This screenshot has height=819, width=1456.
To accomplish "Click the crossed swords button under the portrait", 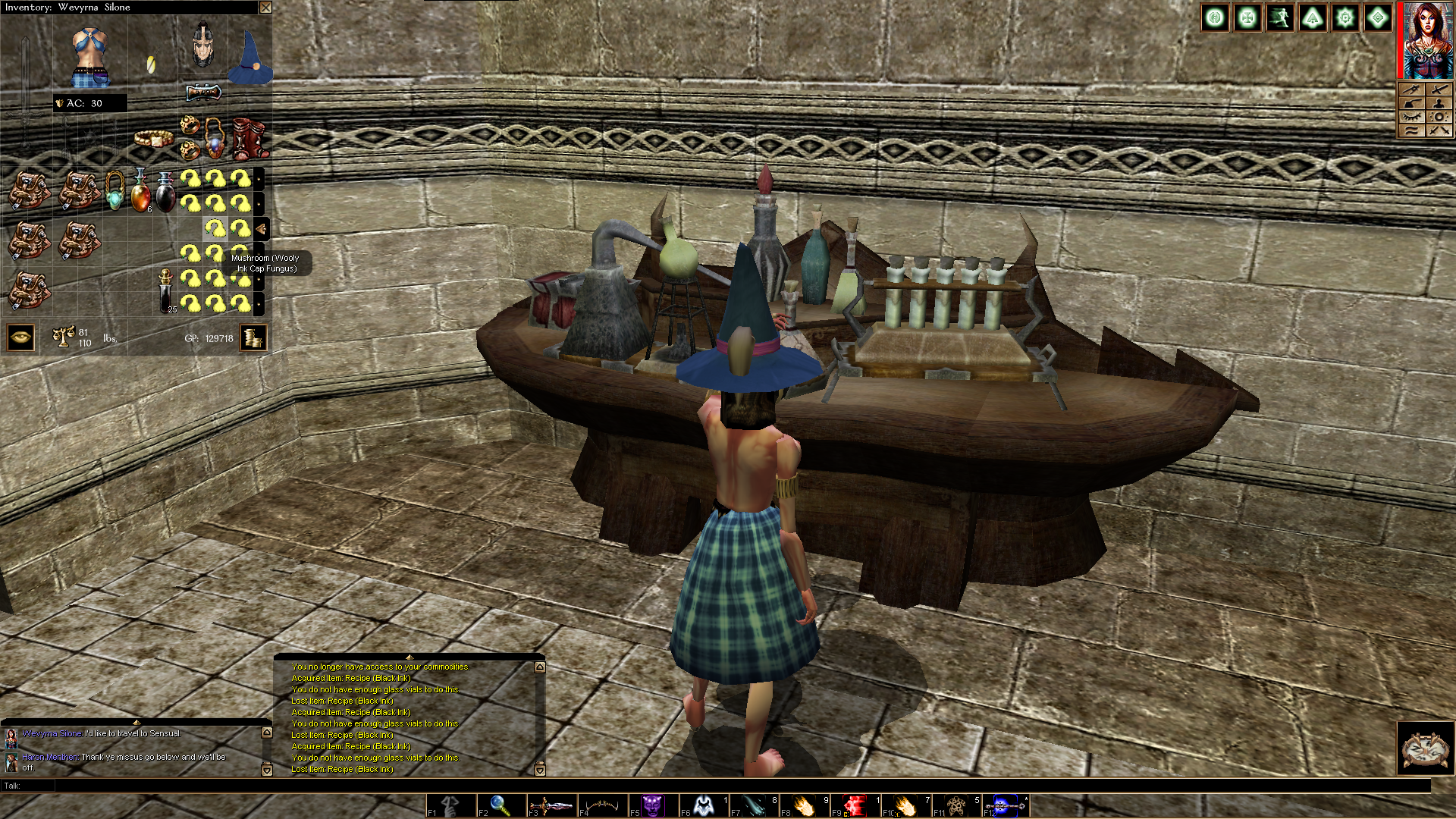I will [x=1439, y=130].
